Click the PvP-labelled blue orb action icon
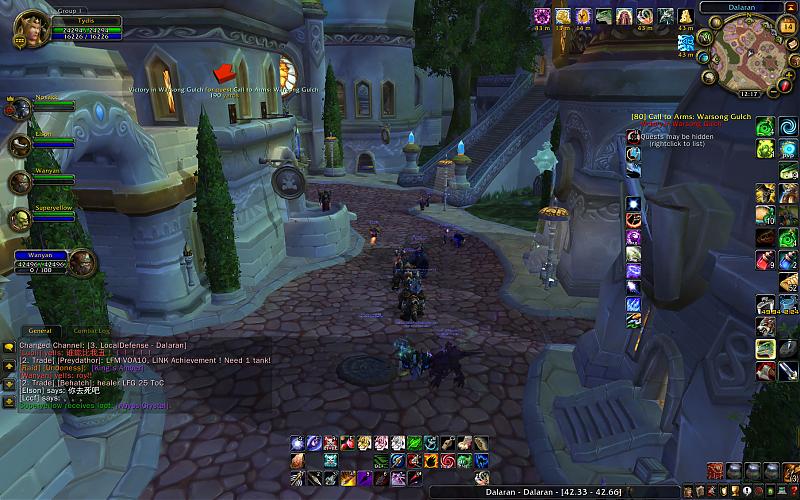The height and width of the screenshot is (500, 800). (x=788, y=149)
